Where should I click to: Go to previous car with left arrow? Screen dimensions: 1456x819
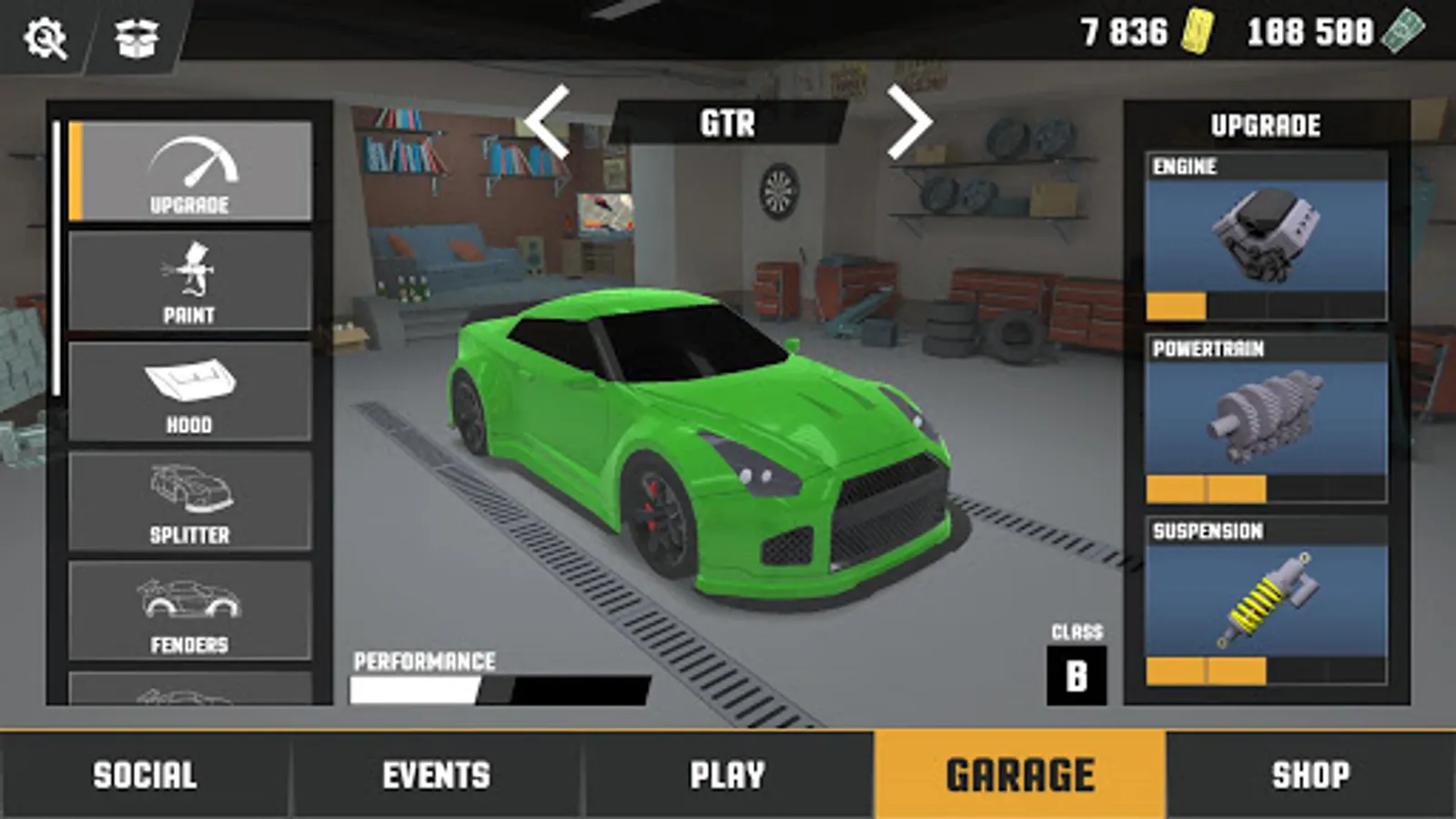pos(546,123)
